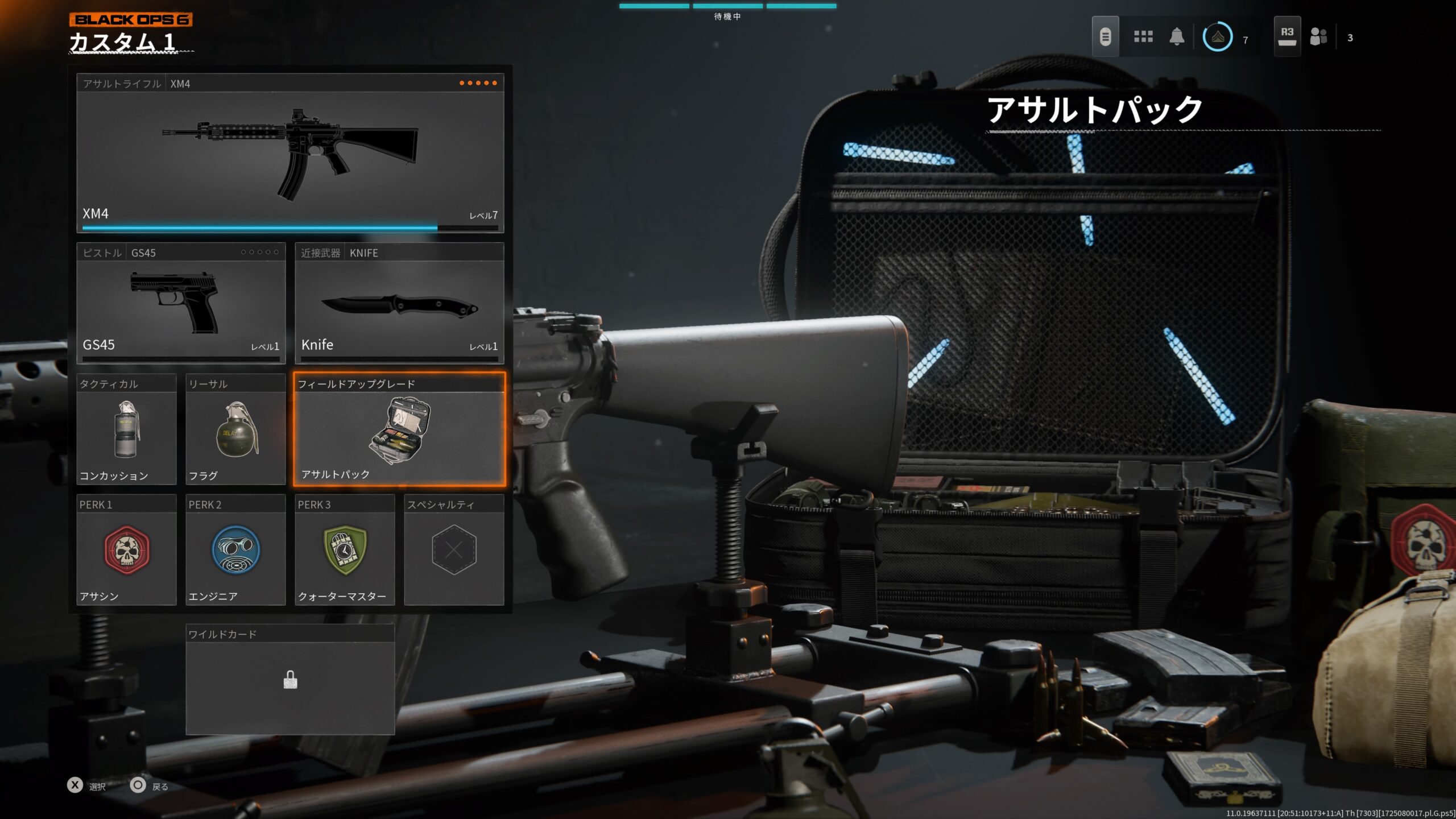Select the Concussion tactical grenade slot

click(x=126, y=430)
